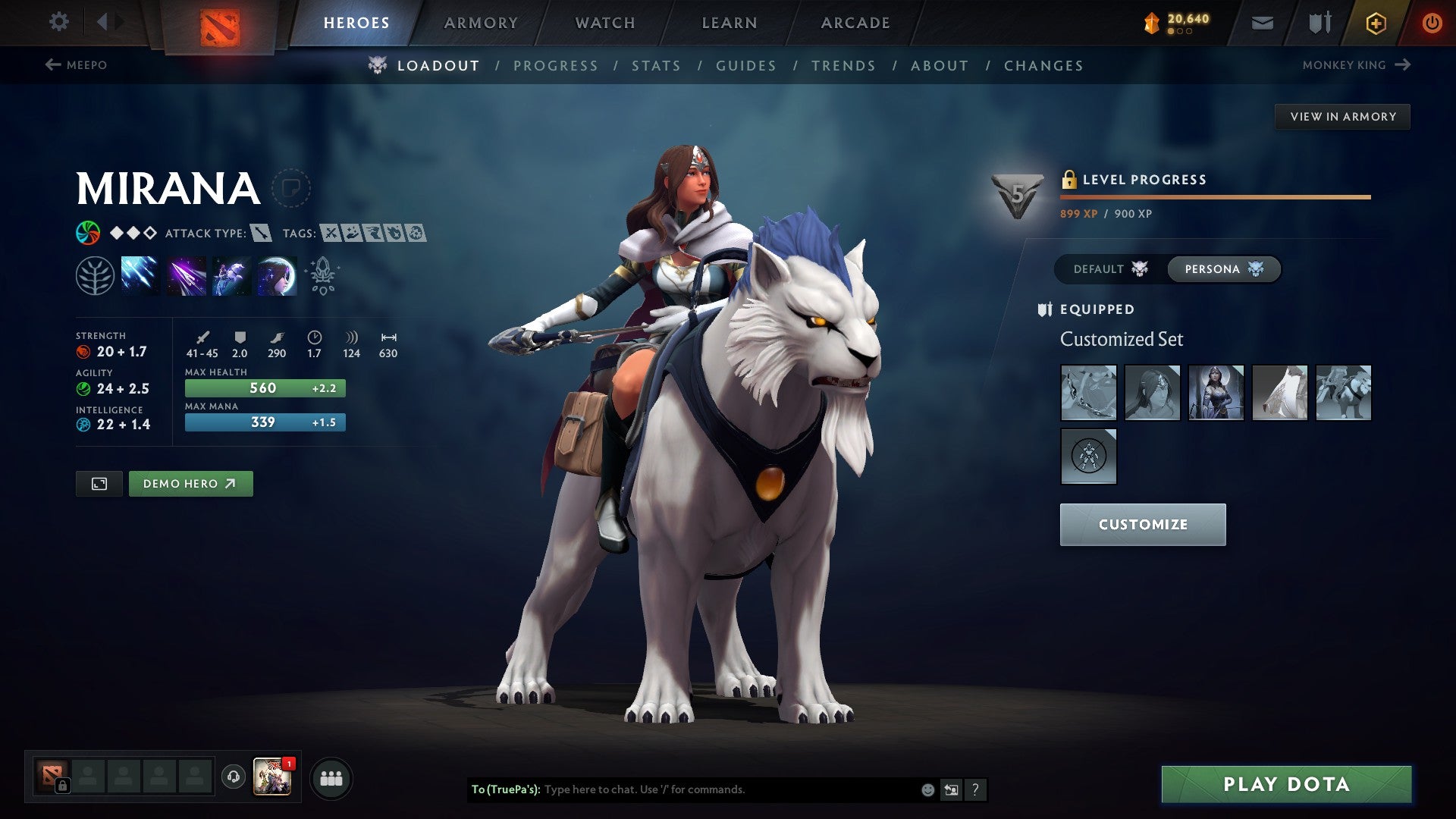This screenshot has width=1456, height=819.
Task: Expand the chat emoticon picker
Action: tap(926, 789)
